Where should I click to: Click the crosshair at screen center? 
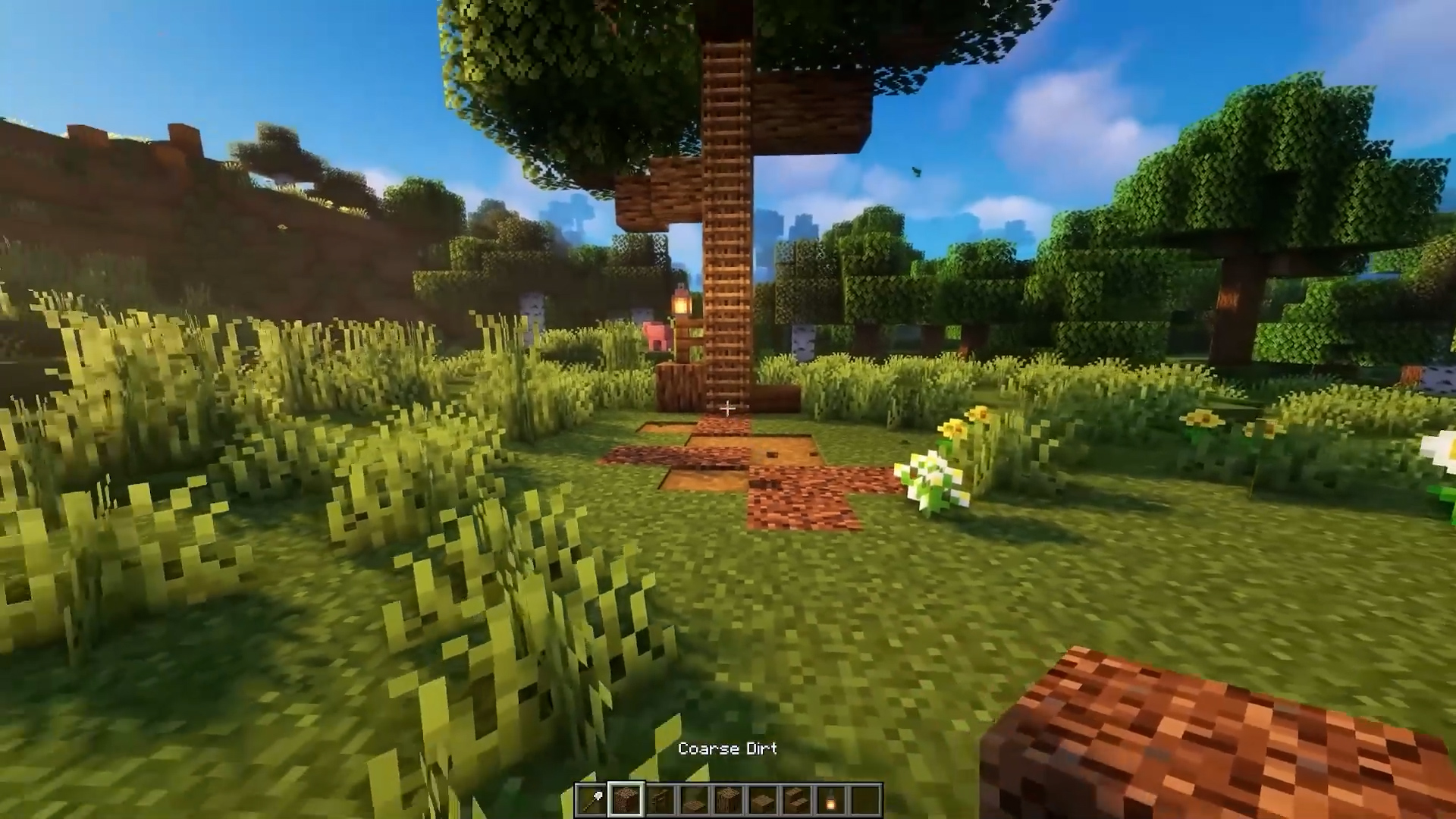click(728, 407)
